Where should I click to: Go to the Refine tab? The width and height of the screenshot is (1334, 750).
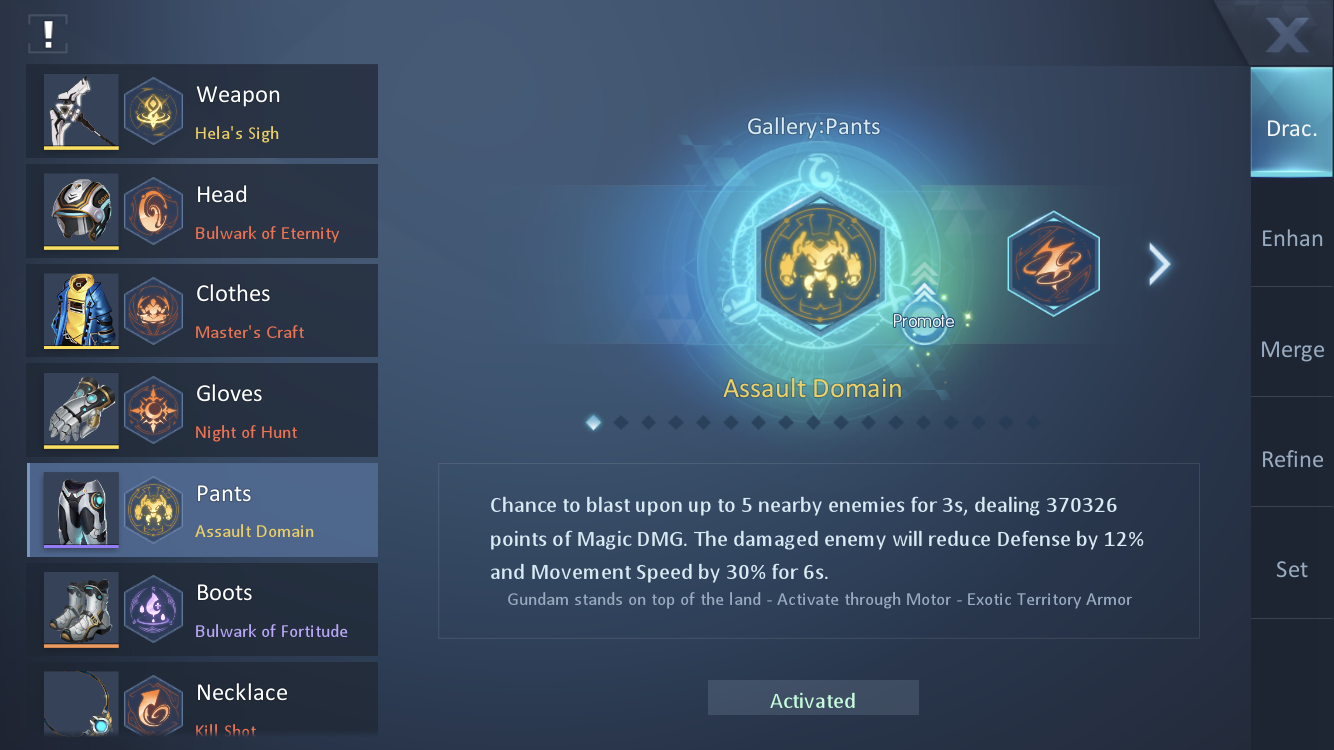click(x=1291, y=459)
